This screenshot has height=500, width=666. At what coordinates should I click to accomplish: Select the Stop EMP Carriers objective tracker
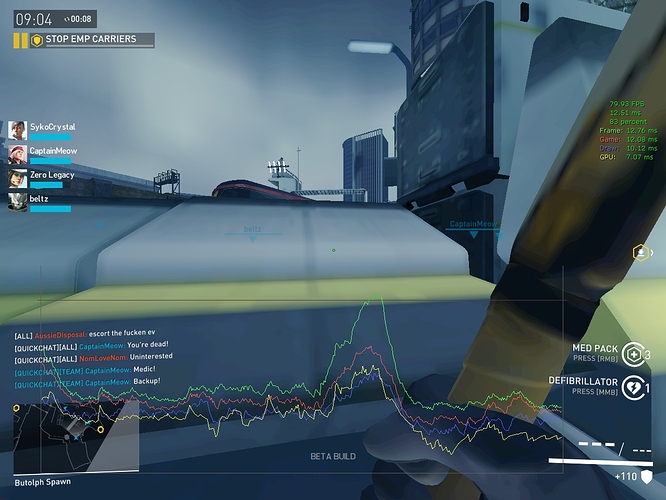(x=91, y=40)
